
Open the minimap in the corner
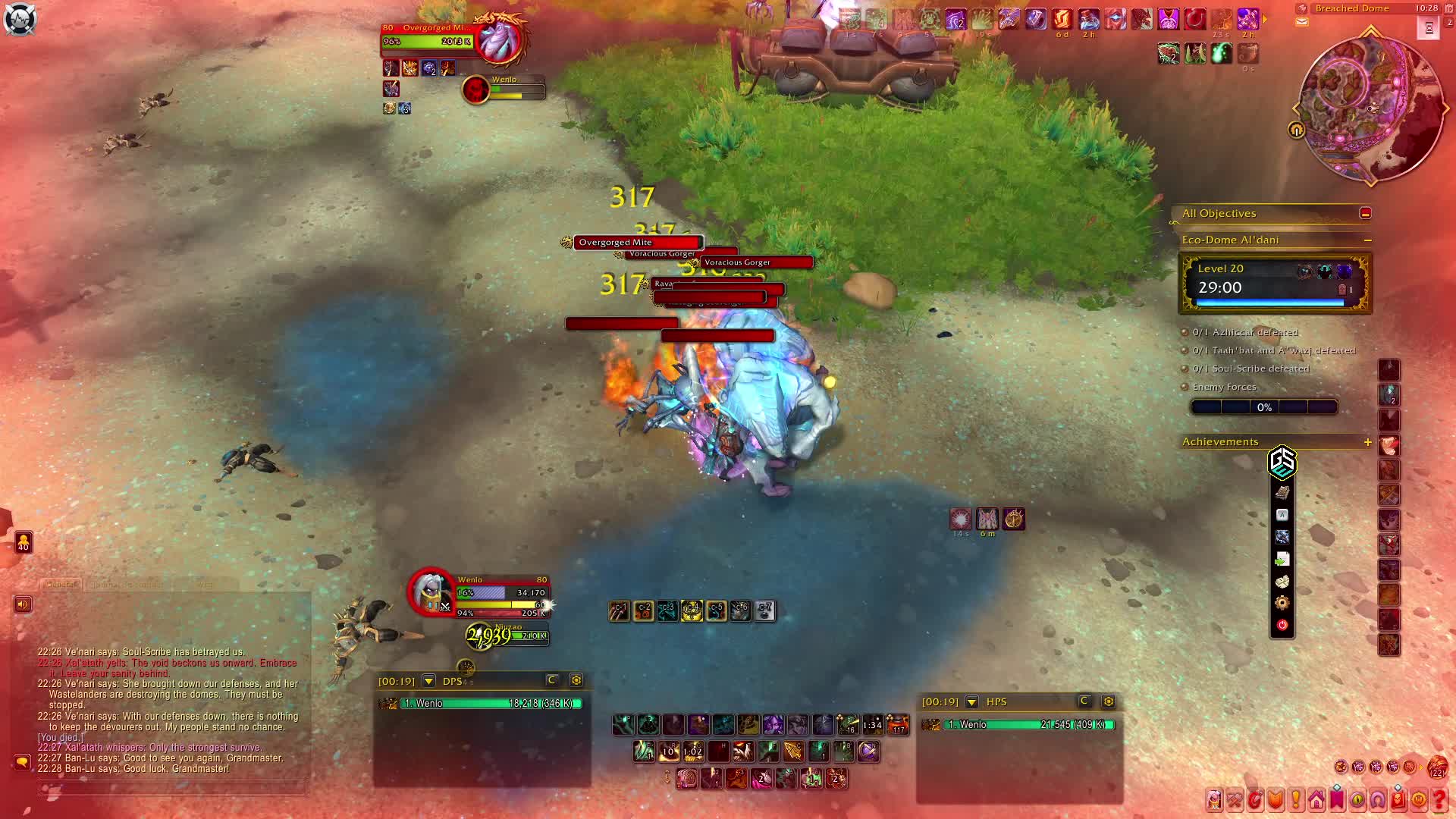click(1370, 108)
